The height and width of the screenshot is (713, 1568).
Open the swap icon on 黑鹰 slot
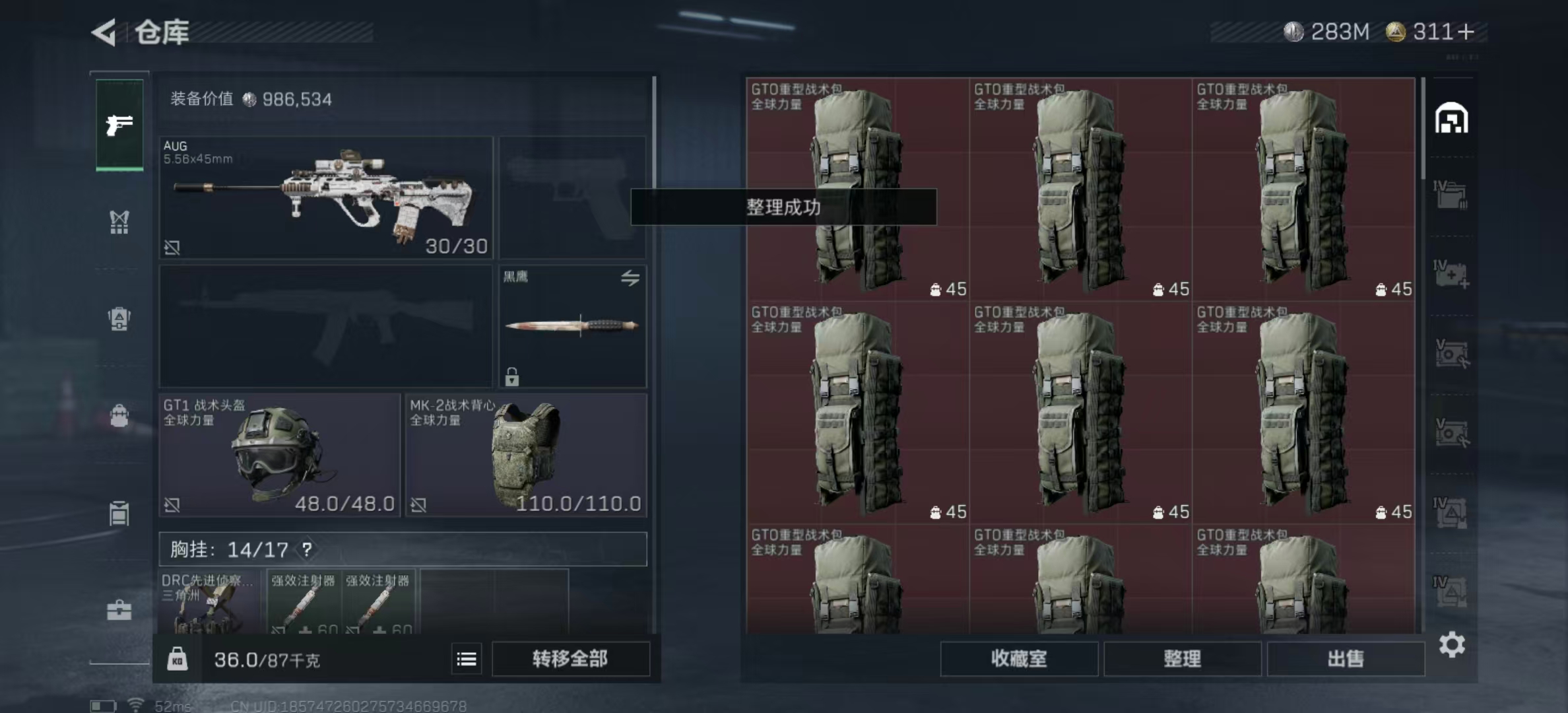(630, 278)
